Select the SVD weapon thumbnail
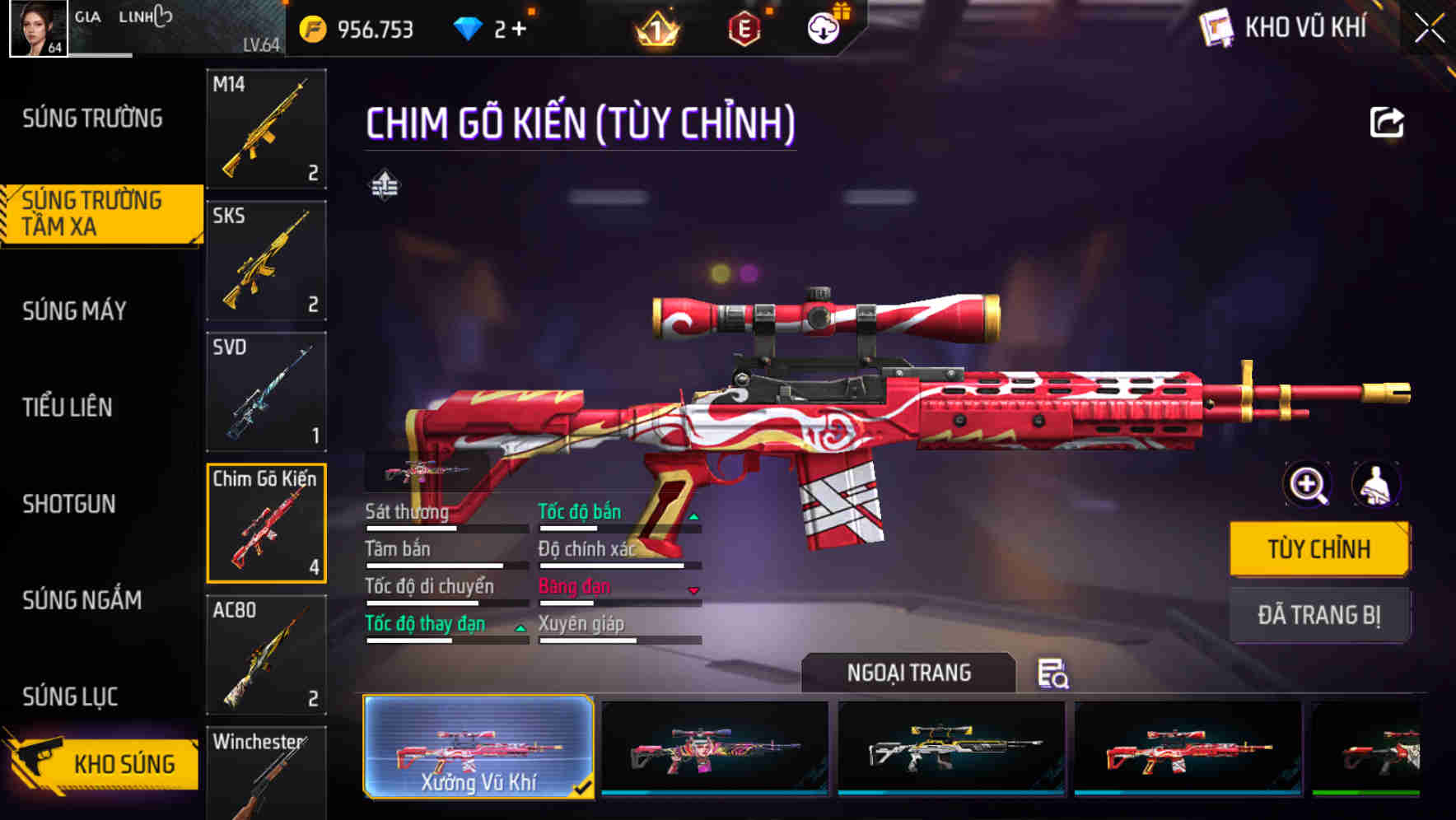 pos(265,392)
